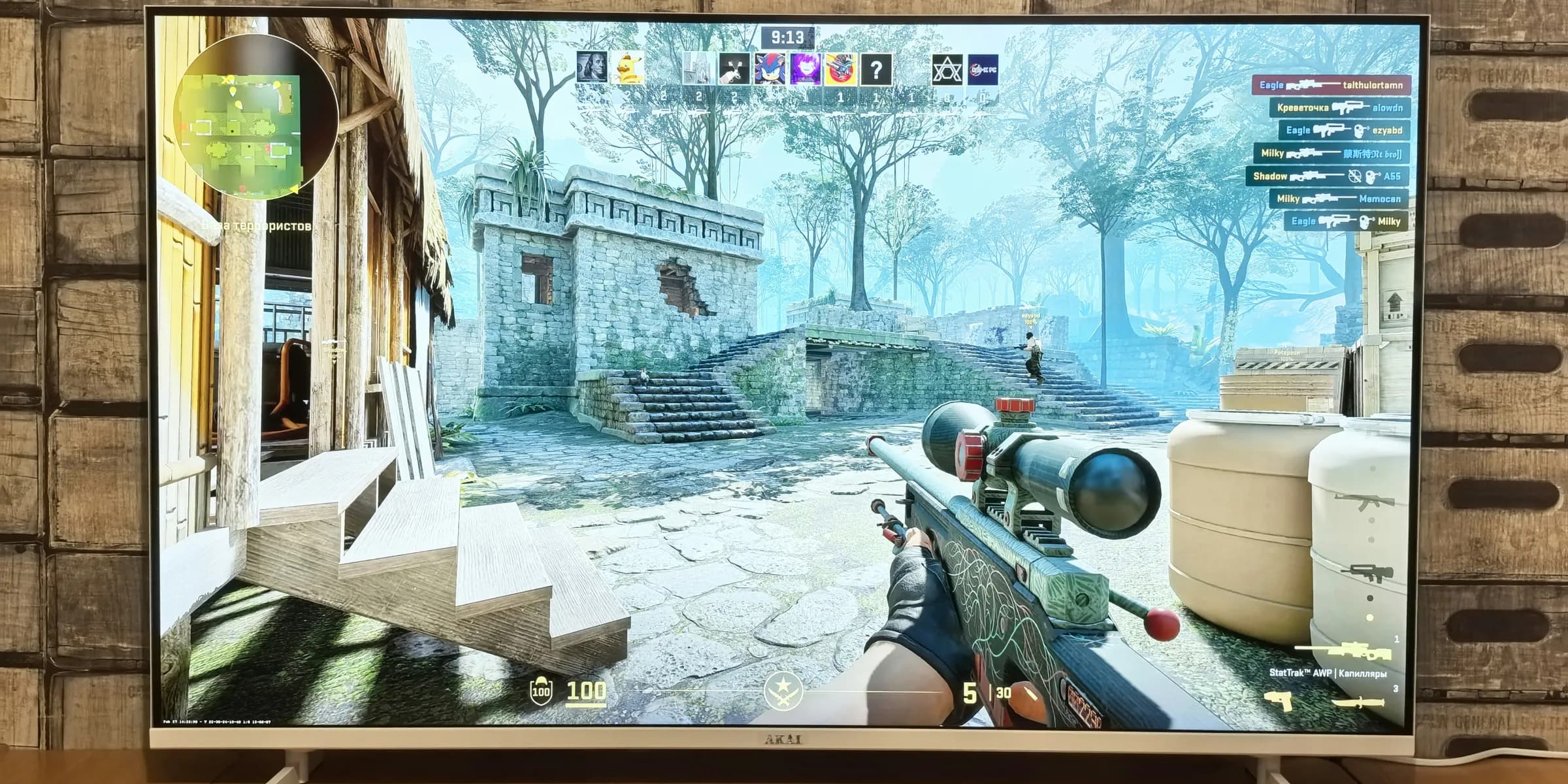Viewport: 1568px width, 784px height.
Task: Select the pistol icon in the weapon loadout
Action: 1279,702
